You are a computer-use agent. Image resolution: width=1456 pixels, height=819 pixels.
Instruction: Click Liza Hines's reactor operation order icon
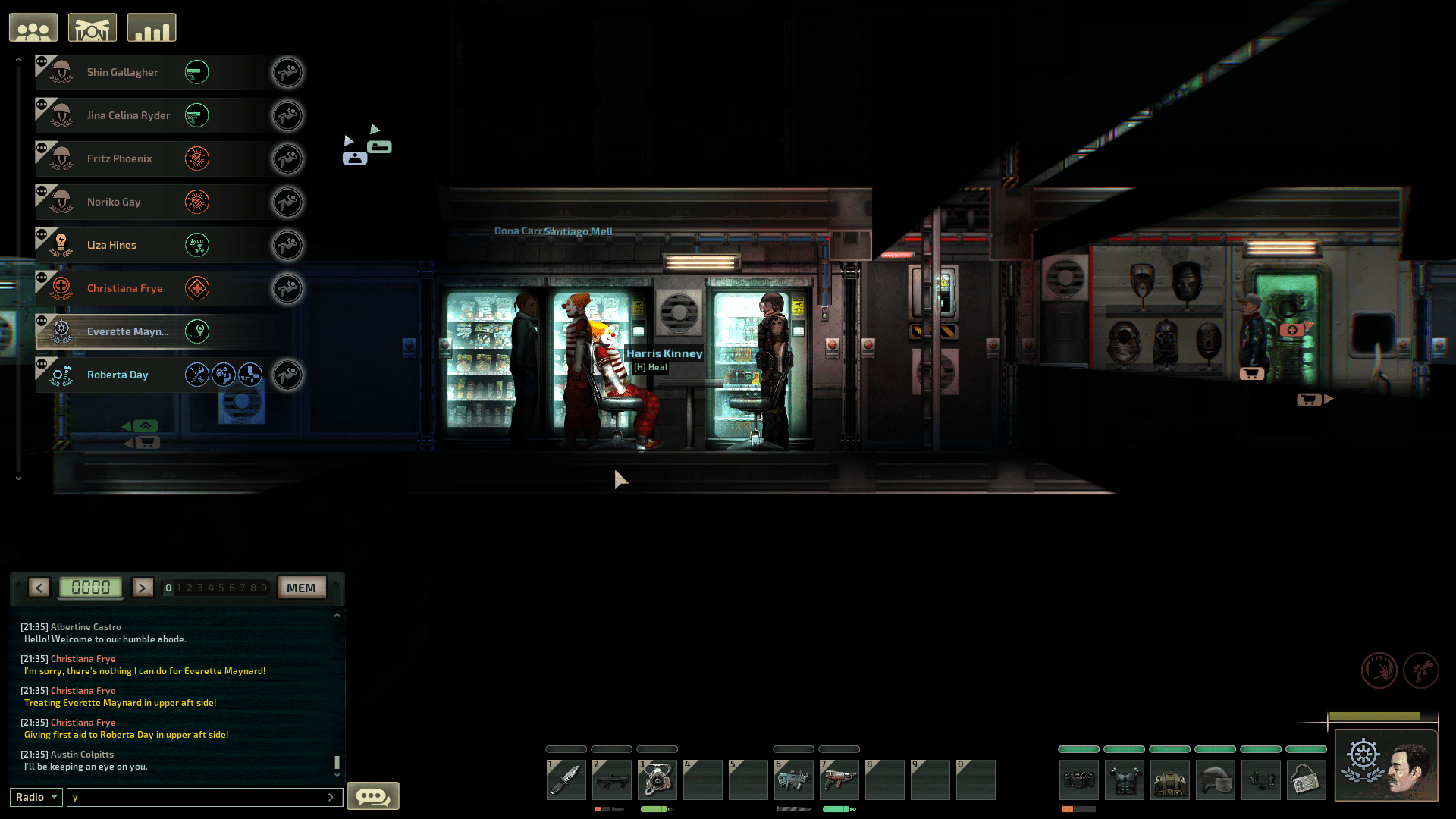tap(197, 244)
